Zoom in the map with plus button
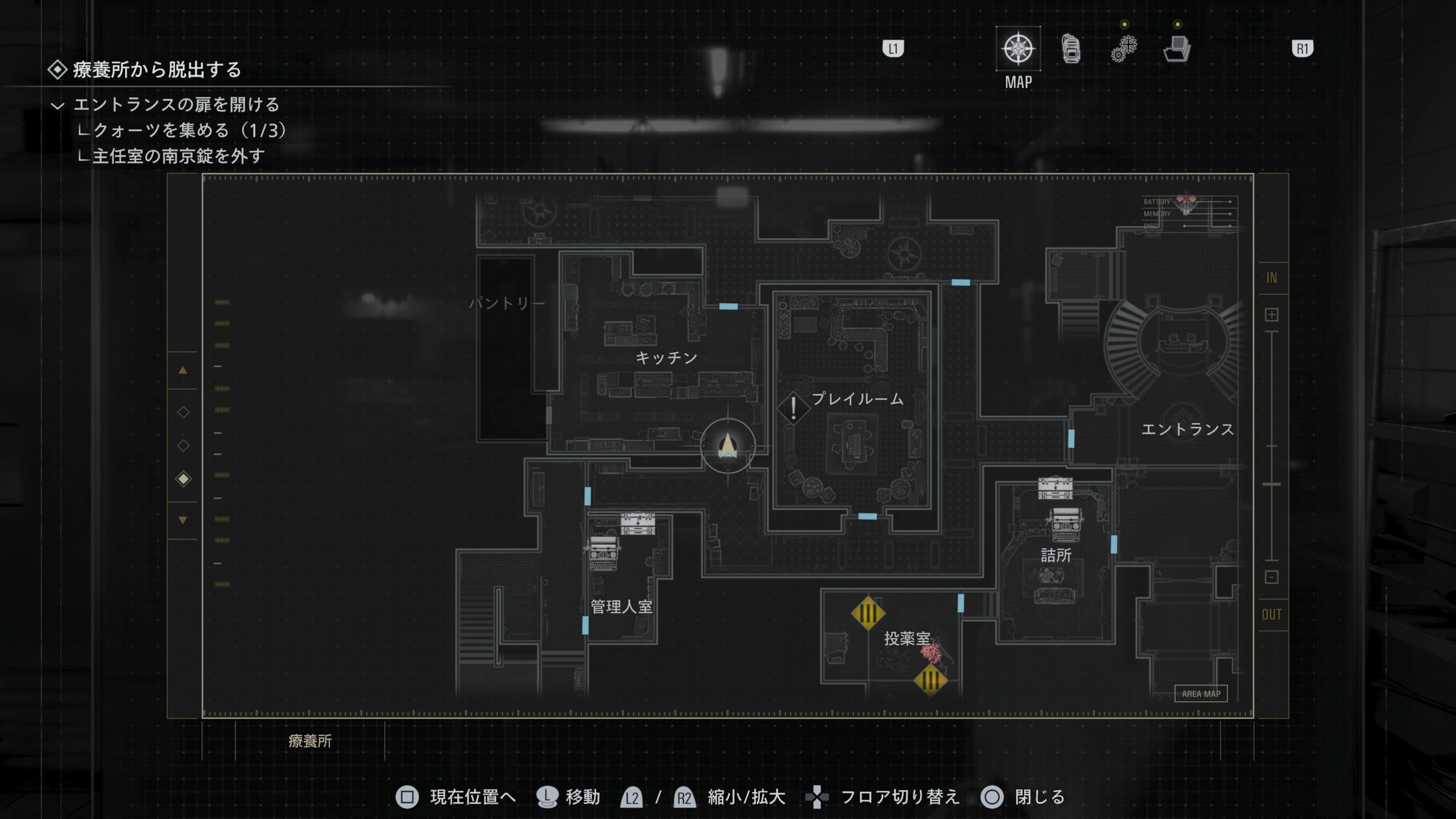The image size is (1456, 819). (1272, 315)
